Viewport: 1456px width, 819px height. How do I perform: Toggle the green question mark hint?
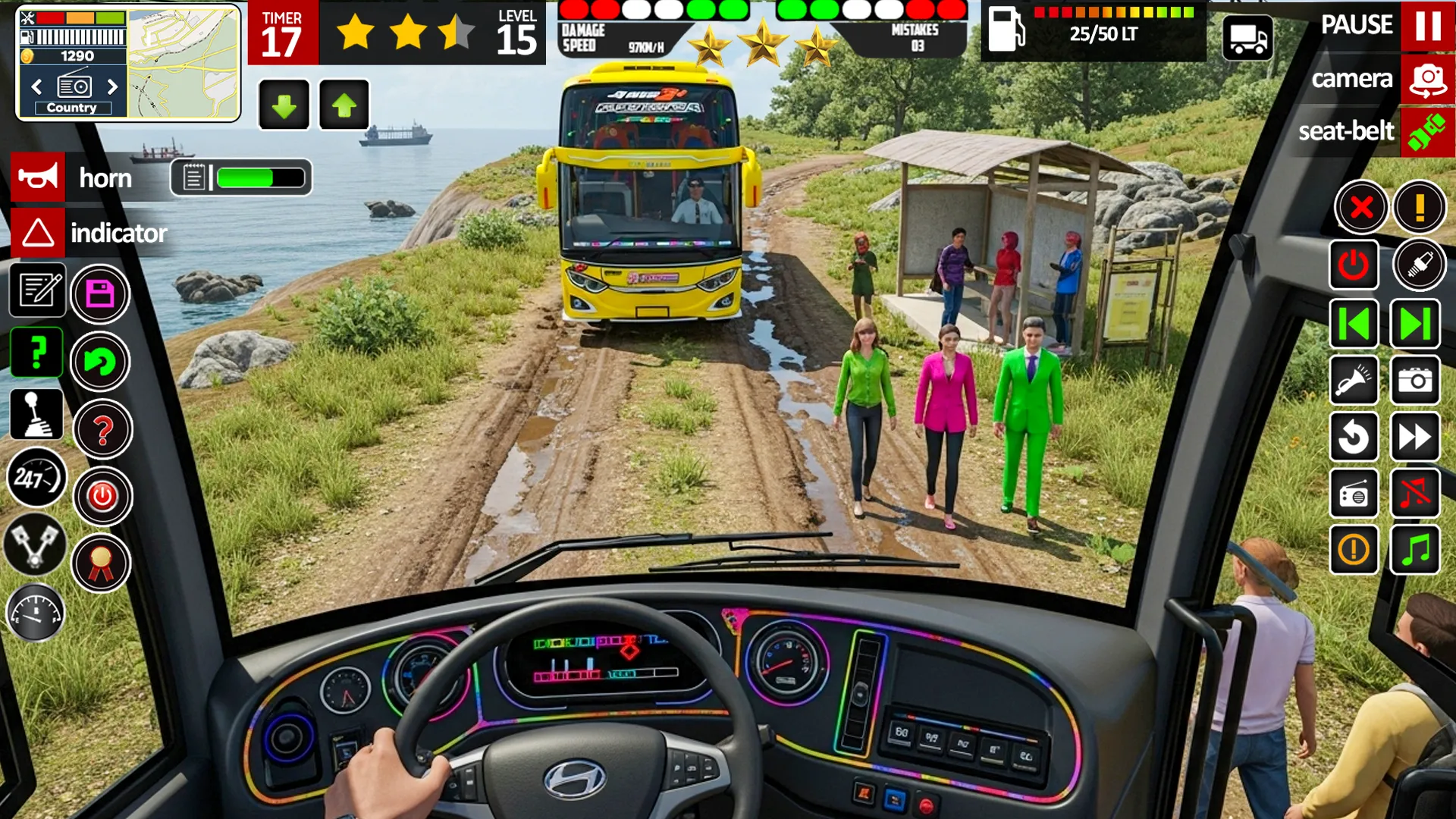36,352
